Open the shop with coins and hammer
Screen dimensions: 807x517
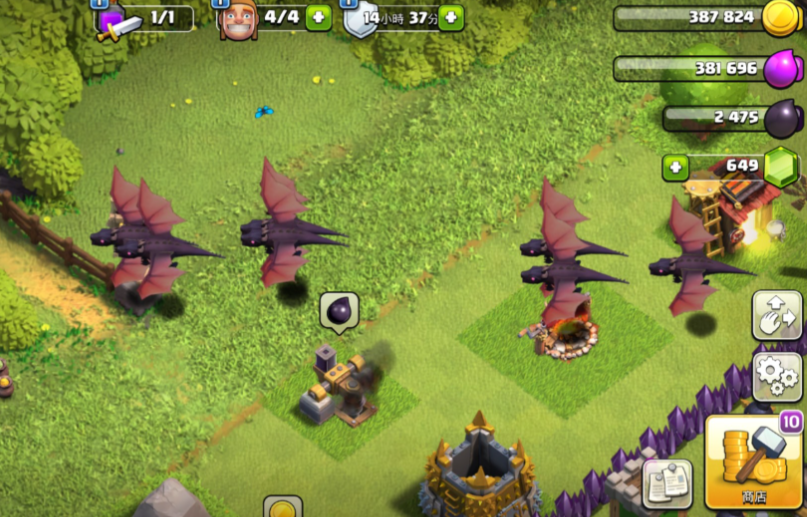756,463
